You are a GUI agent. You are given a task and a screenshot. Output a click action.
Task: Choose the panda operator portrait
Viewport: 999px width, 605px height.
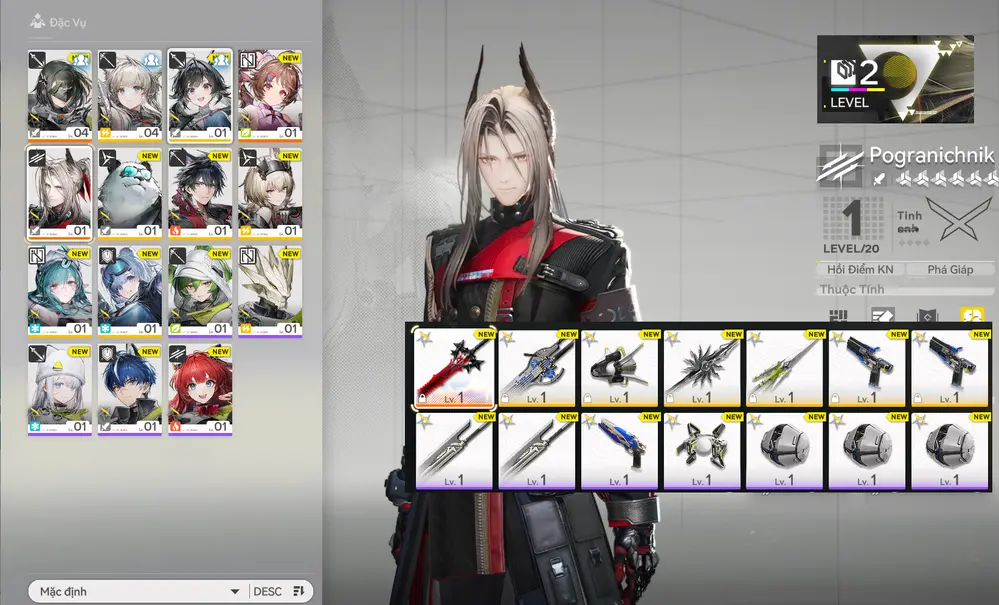point(130,192)
